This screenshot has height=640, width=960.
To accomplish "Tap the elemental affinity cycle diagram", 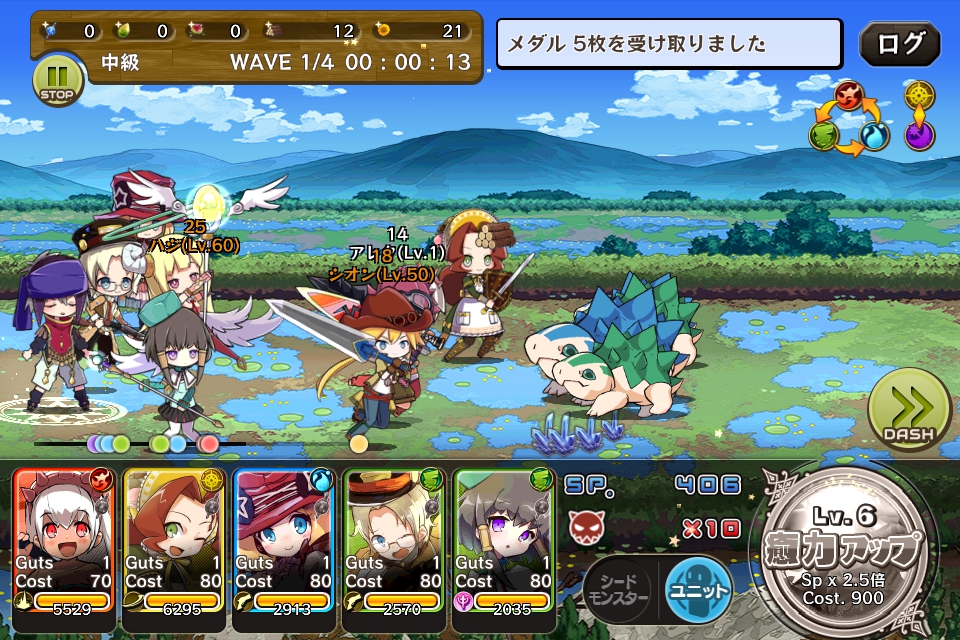I will coord(849,120).
